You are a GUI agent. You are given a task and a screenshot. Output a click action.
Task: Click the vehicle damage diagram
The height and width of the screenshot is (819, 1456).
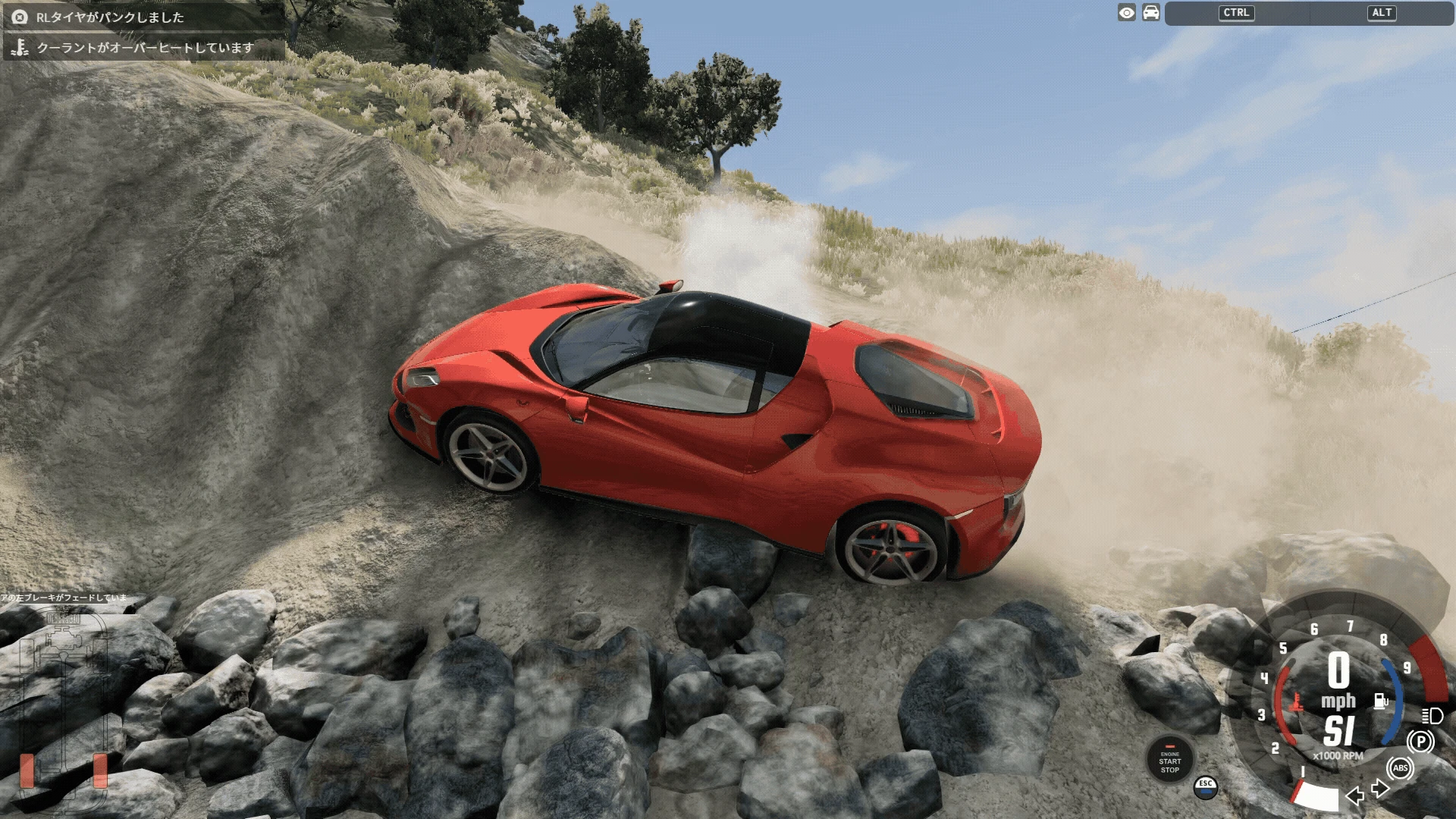(64, 698)
